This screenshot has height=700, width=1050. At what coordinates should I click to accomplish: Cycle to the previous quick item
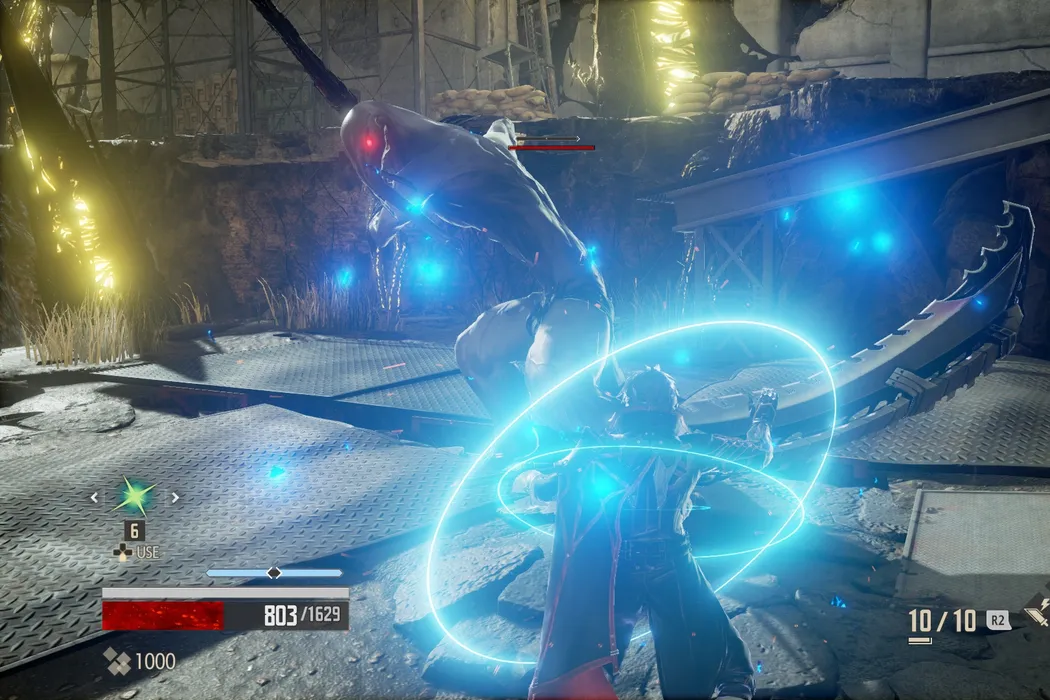click(94, 497)
